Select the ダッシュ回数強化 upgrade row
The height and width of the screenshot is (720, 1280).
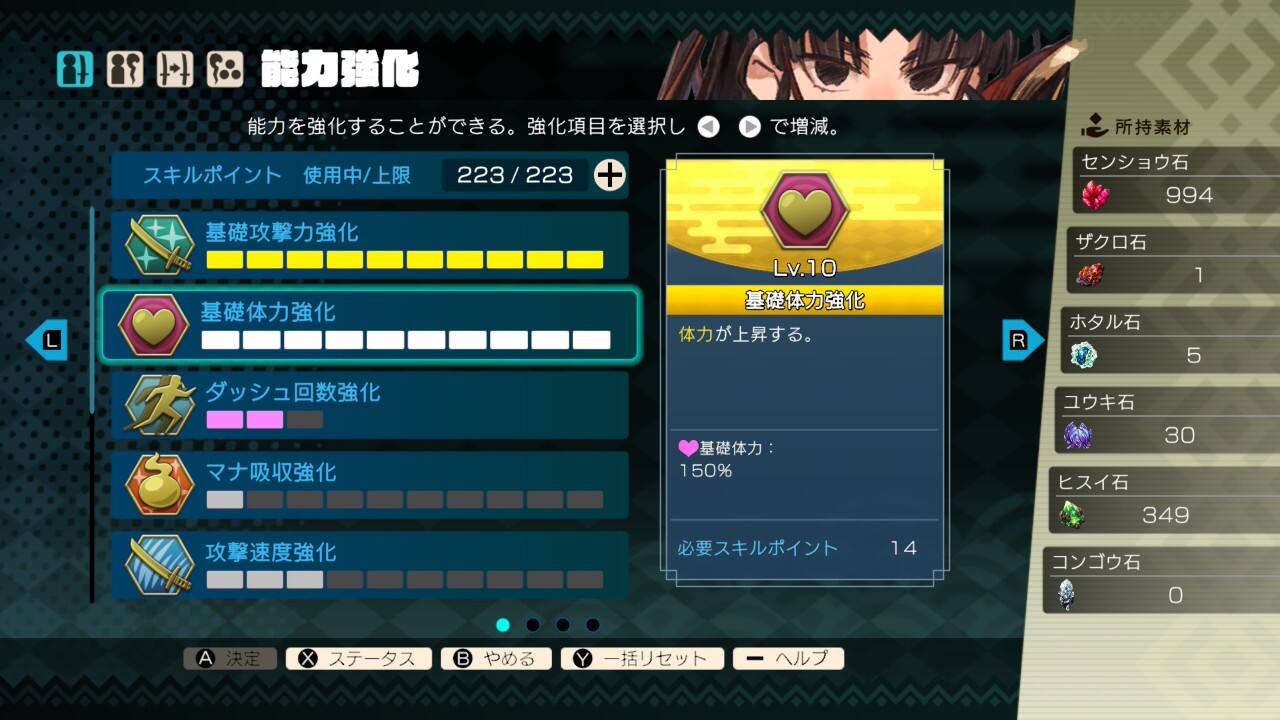click(370, 405)
